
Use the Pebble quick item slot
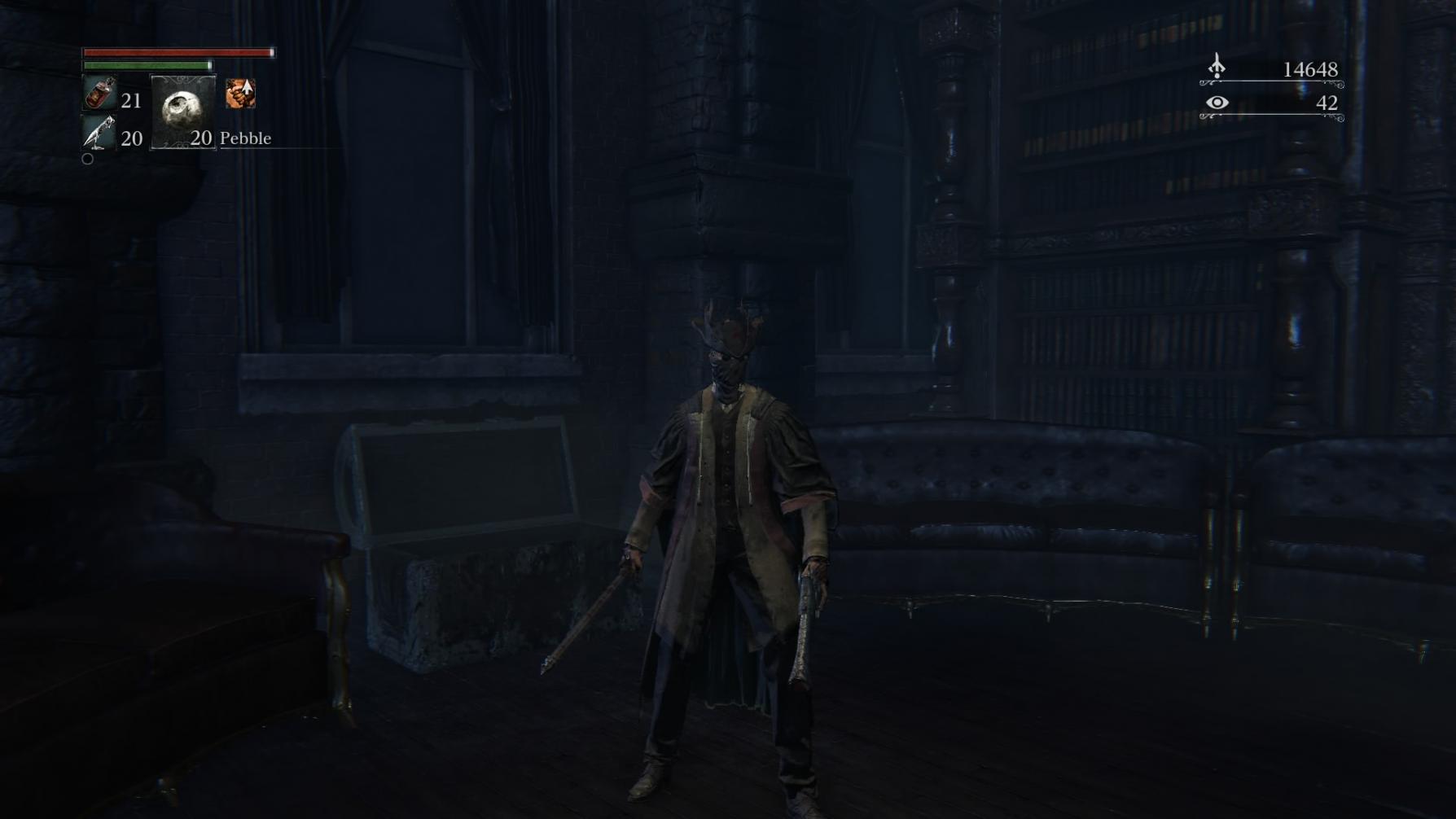point(183,112)
